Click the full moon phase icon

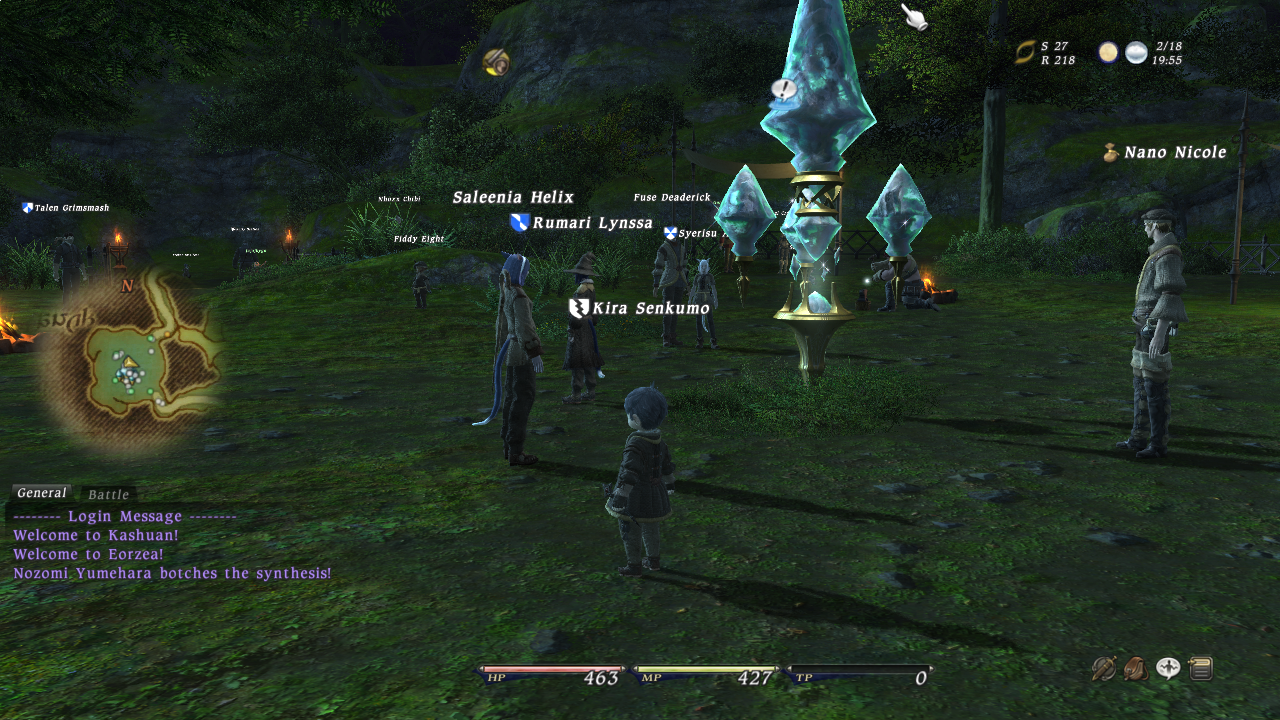(x=1108, y=53)
